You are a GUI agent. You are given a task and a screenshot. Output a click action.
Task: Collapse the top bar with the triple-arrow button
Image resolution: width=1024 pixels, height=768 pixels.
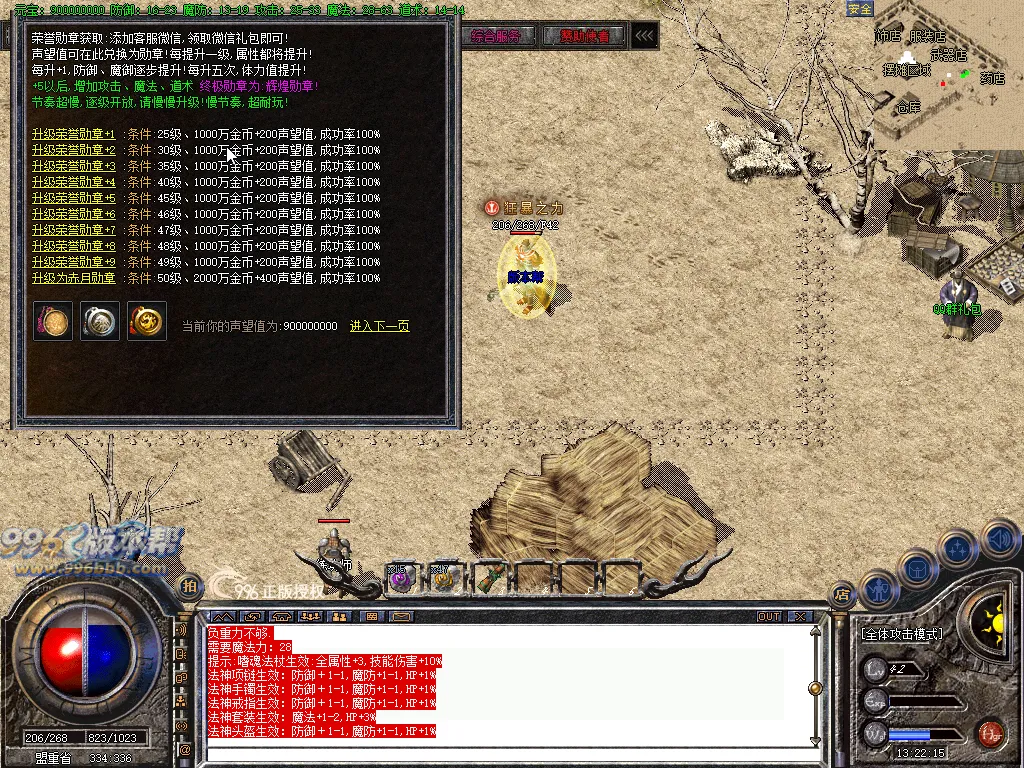[646, 36]
